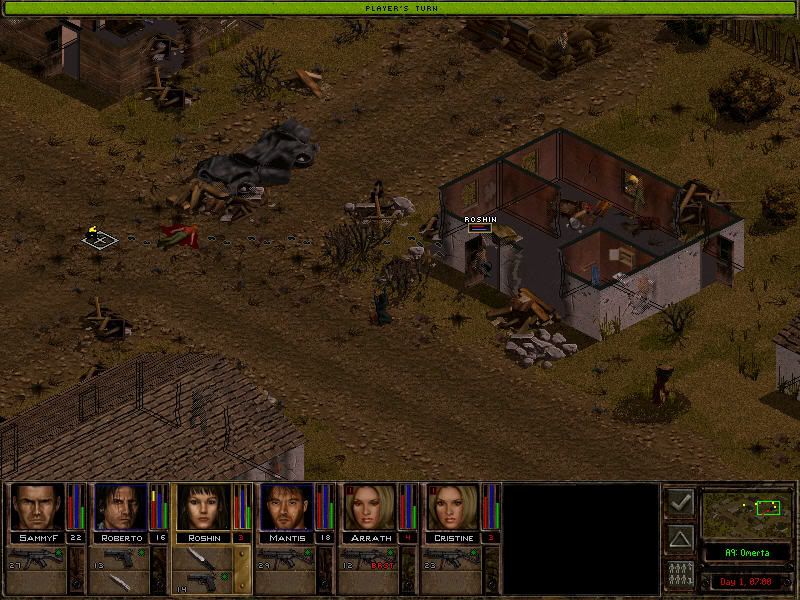800x600 pixels.
Task: Toggle the squad figures button
Action: tap(680, 576)
